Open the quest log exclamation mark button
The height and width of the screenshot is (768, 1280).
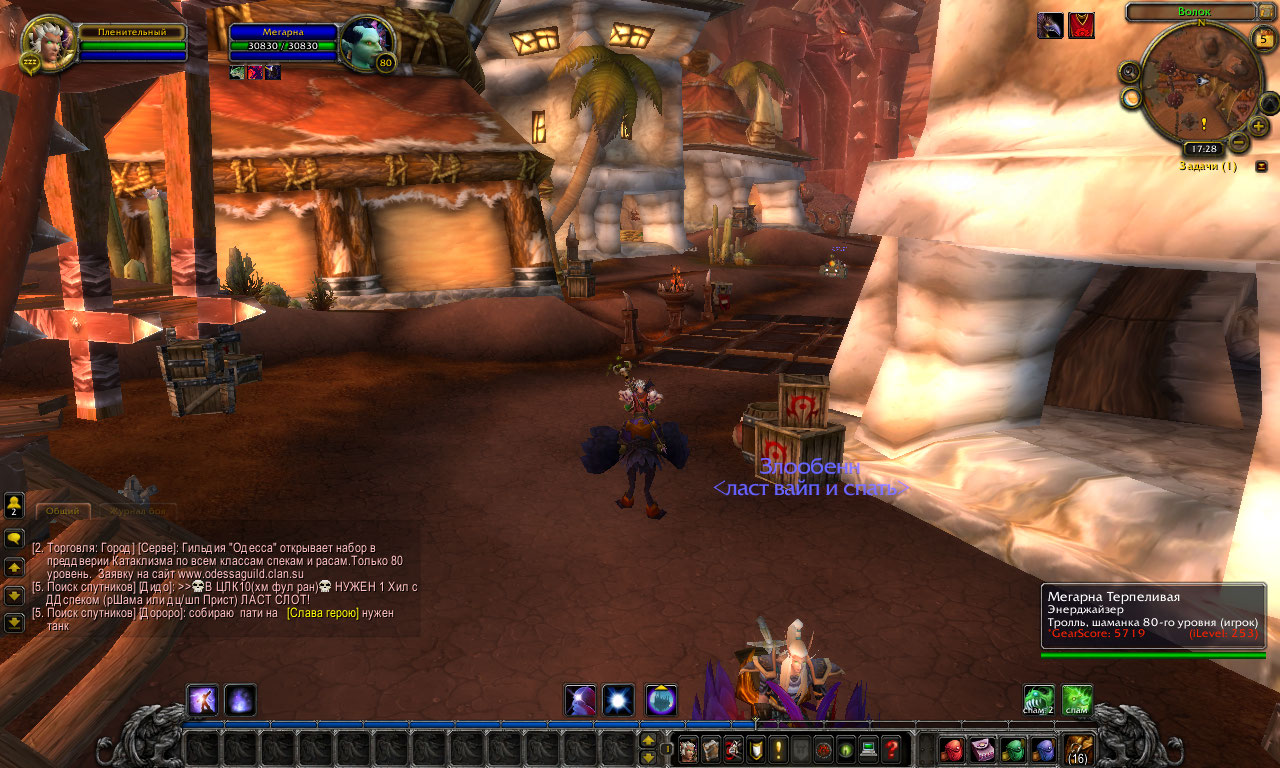click(778, 749)
